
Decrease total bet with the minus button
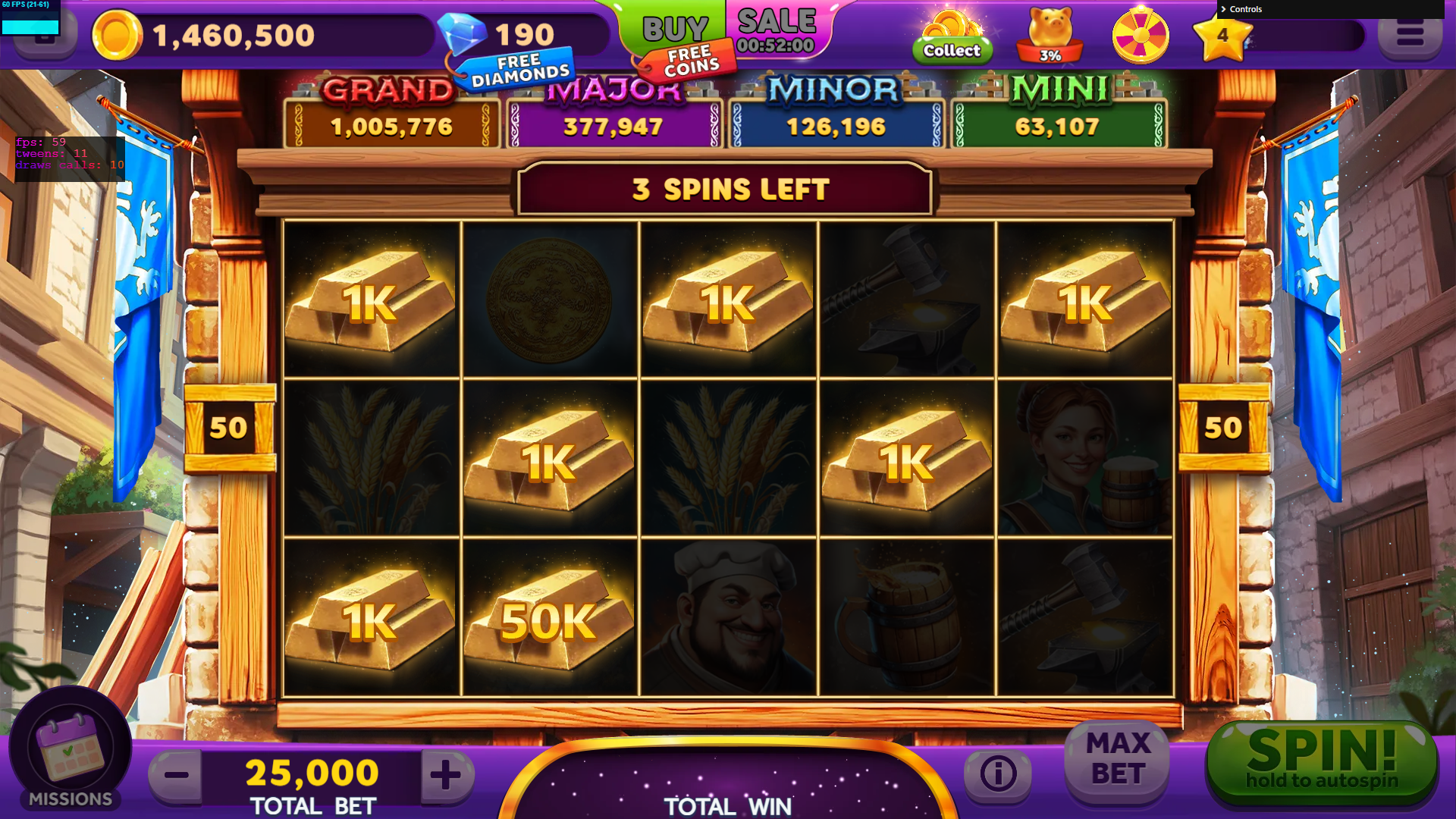177,775
